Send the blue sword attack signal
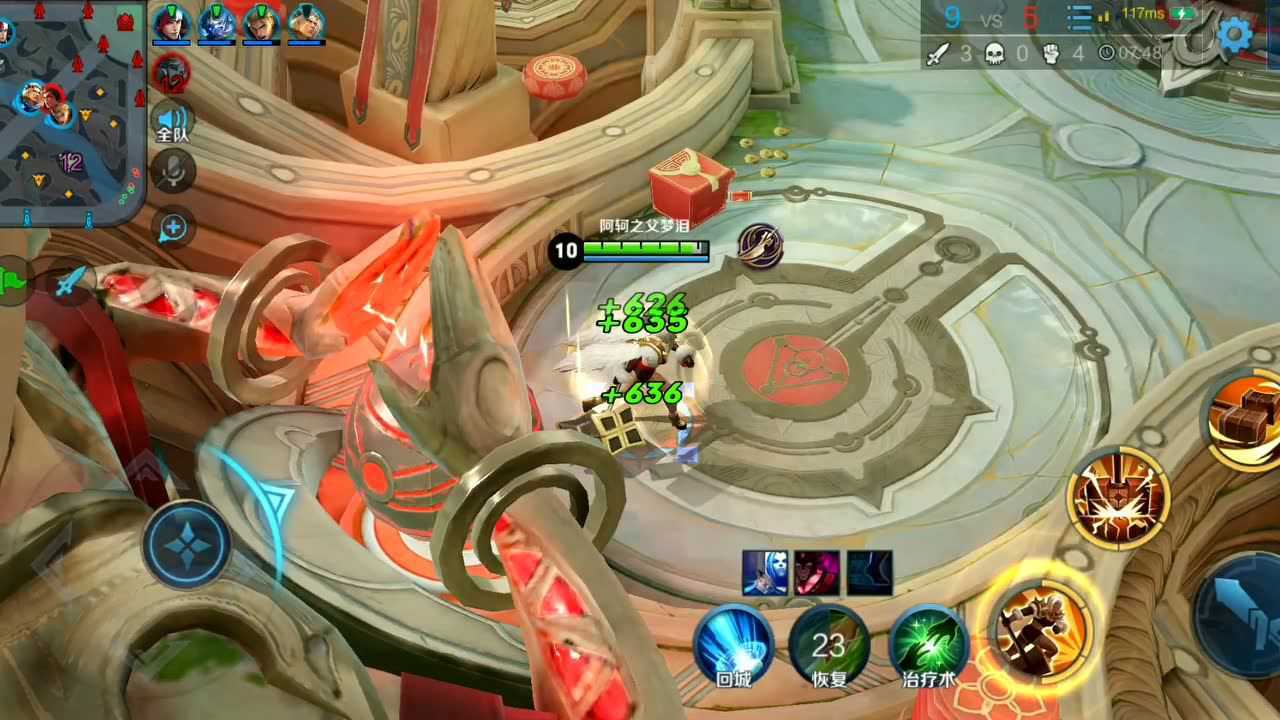 click(x=67, y=282)
